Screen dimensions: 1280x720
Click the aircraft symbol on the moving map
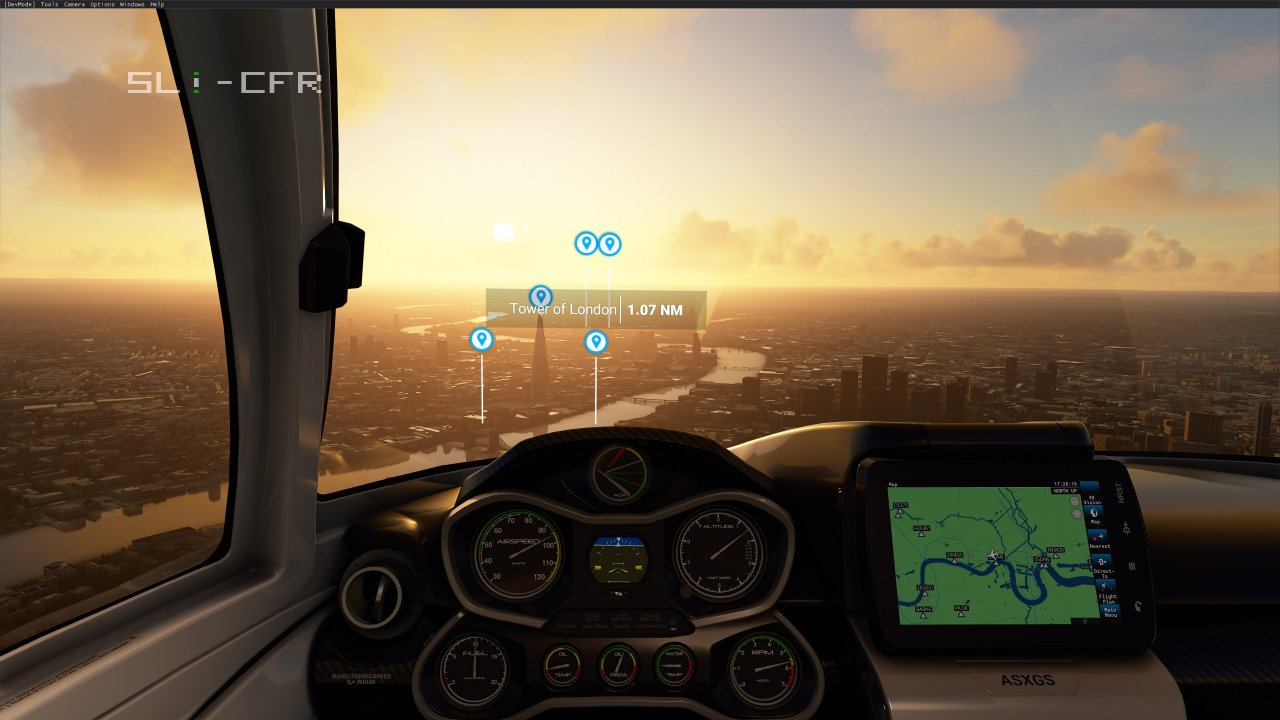click(x=993, y=554)
